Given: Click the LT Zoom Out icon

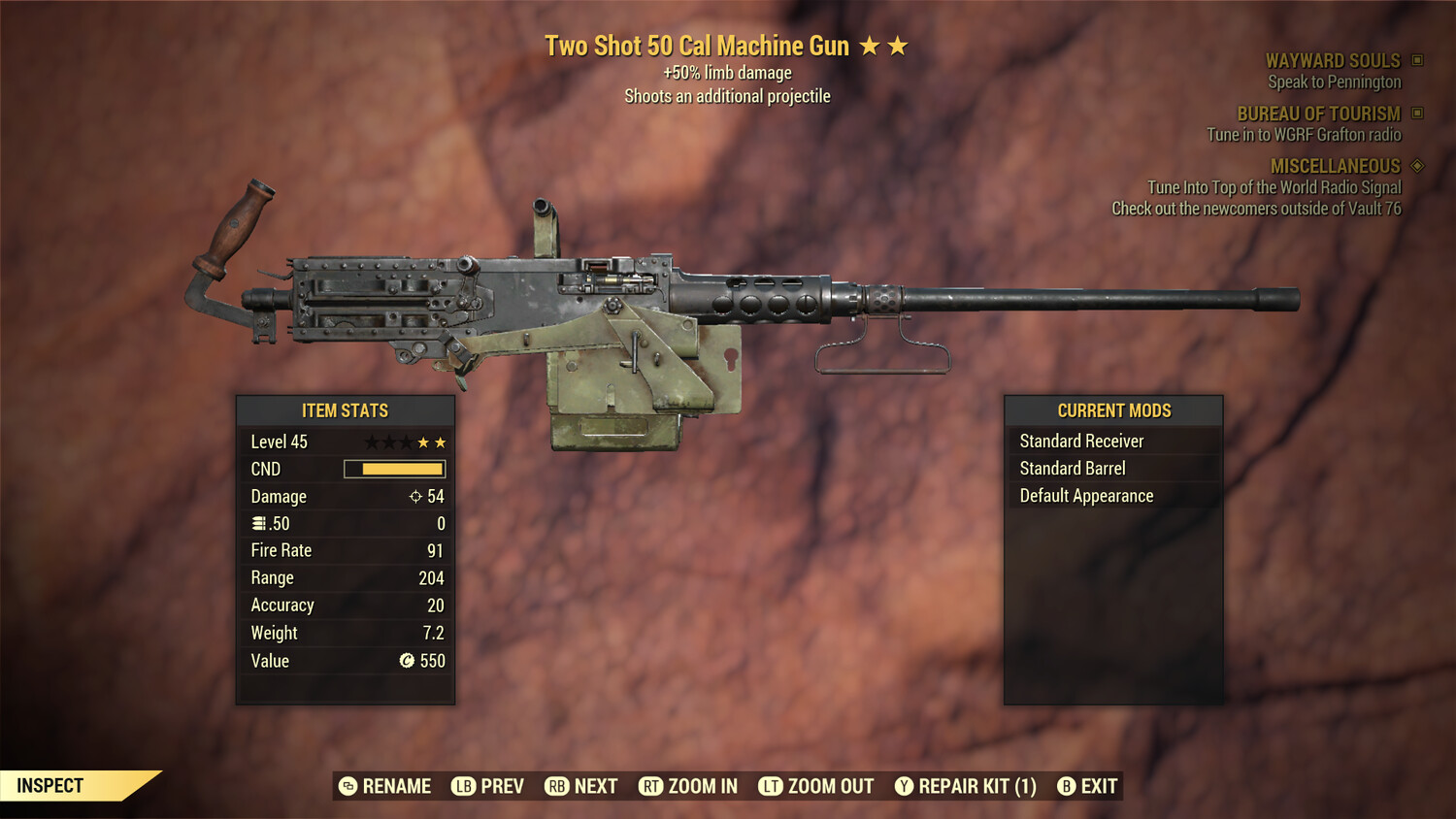Looking at the screenshot, I should pyautogui.click(x=771, y=786).
